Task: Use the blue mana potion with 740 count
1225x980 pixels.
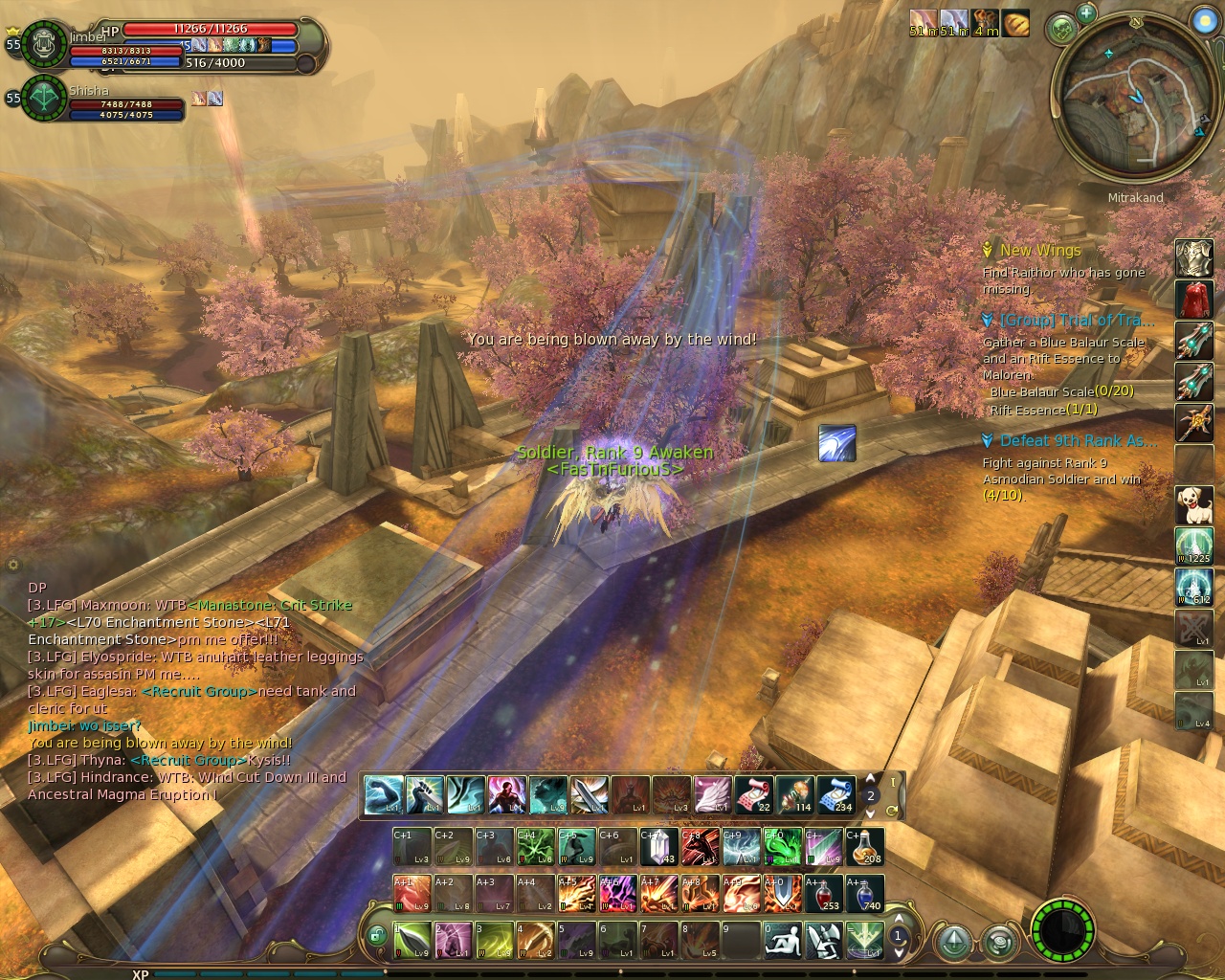Action: [864, 893]
